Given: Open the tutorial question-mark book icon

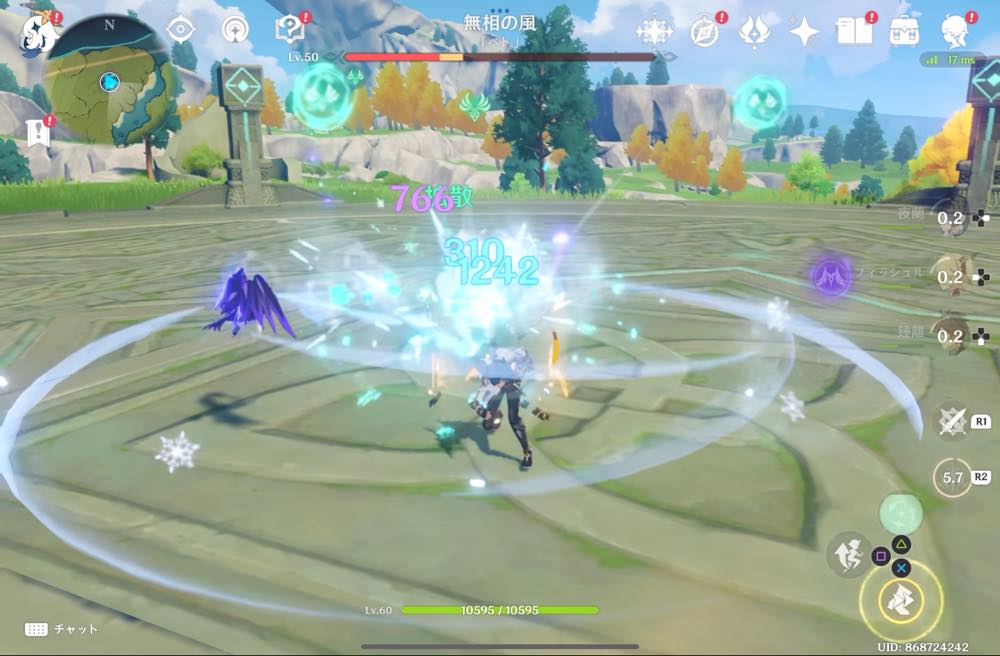Looking at the screenshot, I should 289,30.
